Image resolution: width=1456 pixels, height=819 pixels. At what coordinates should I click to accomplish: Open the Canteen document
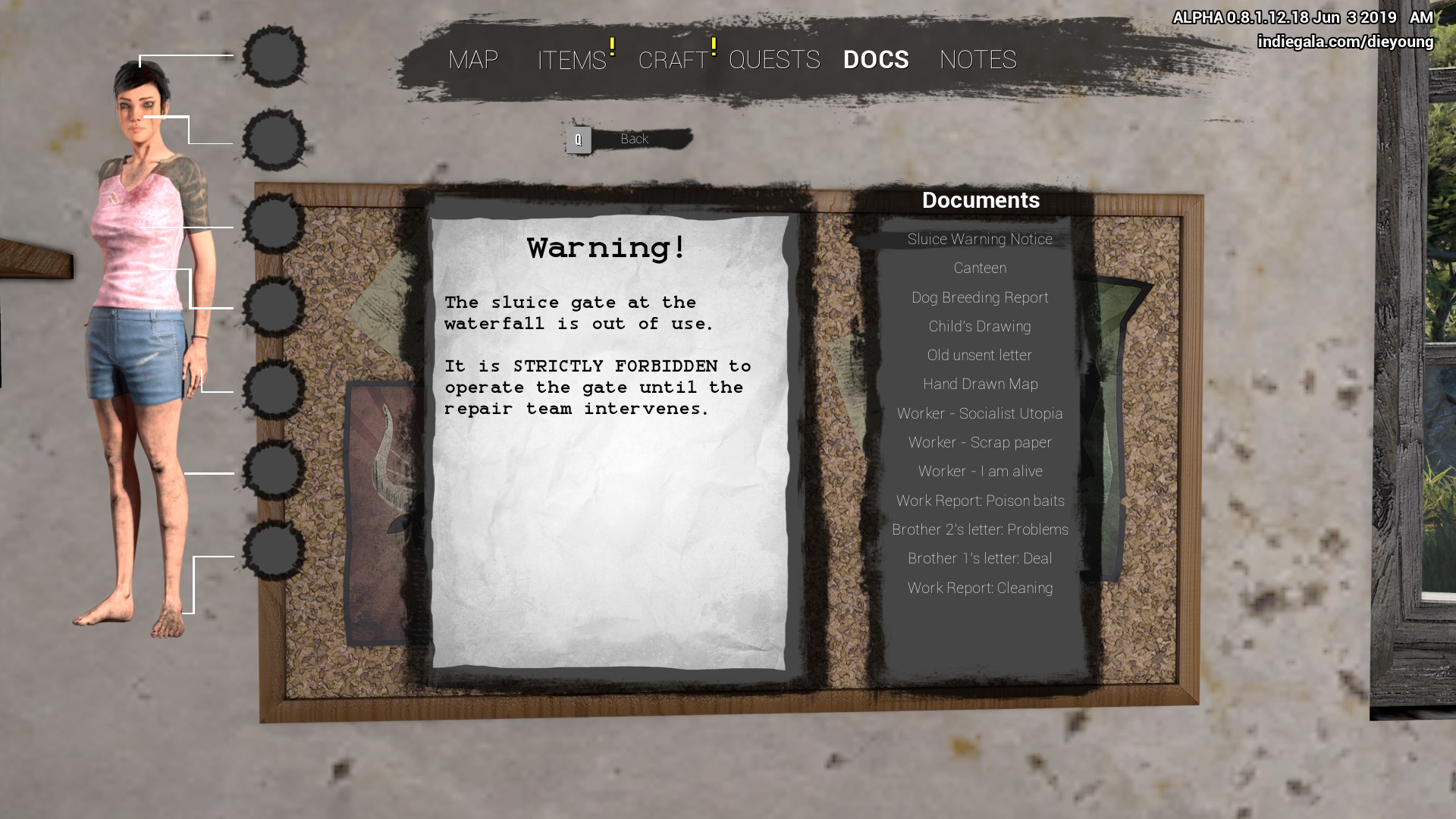980,268
